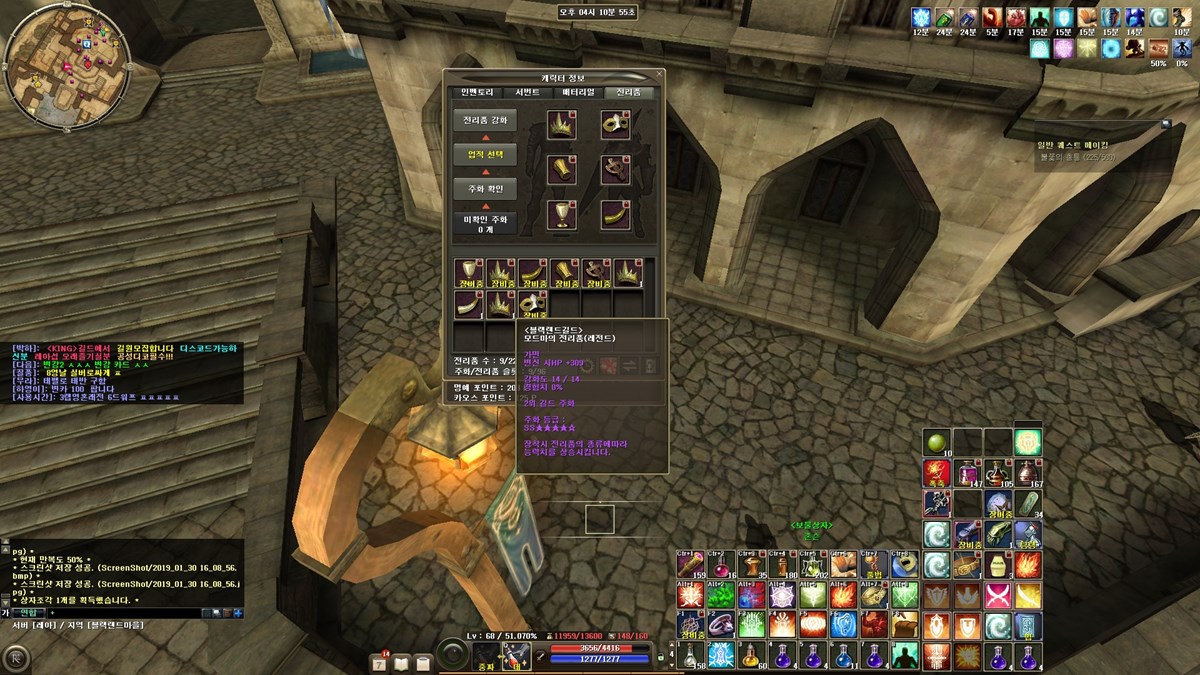
Task: Close the character info window
Action: coord(659,75)
